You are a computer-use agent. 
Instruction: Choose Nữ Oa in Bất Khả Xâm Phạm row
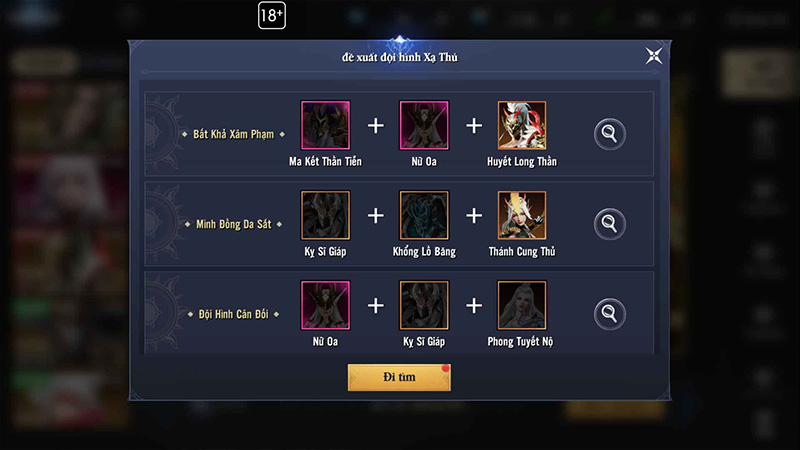coord(424,126)
